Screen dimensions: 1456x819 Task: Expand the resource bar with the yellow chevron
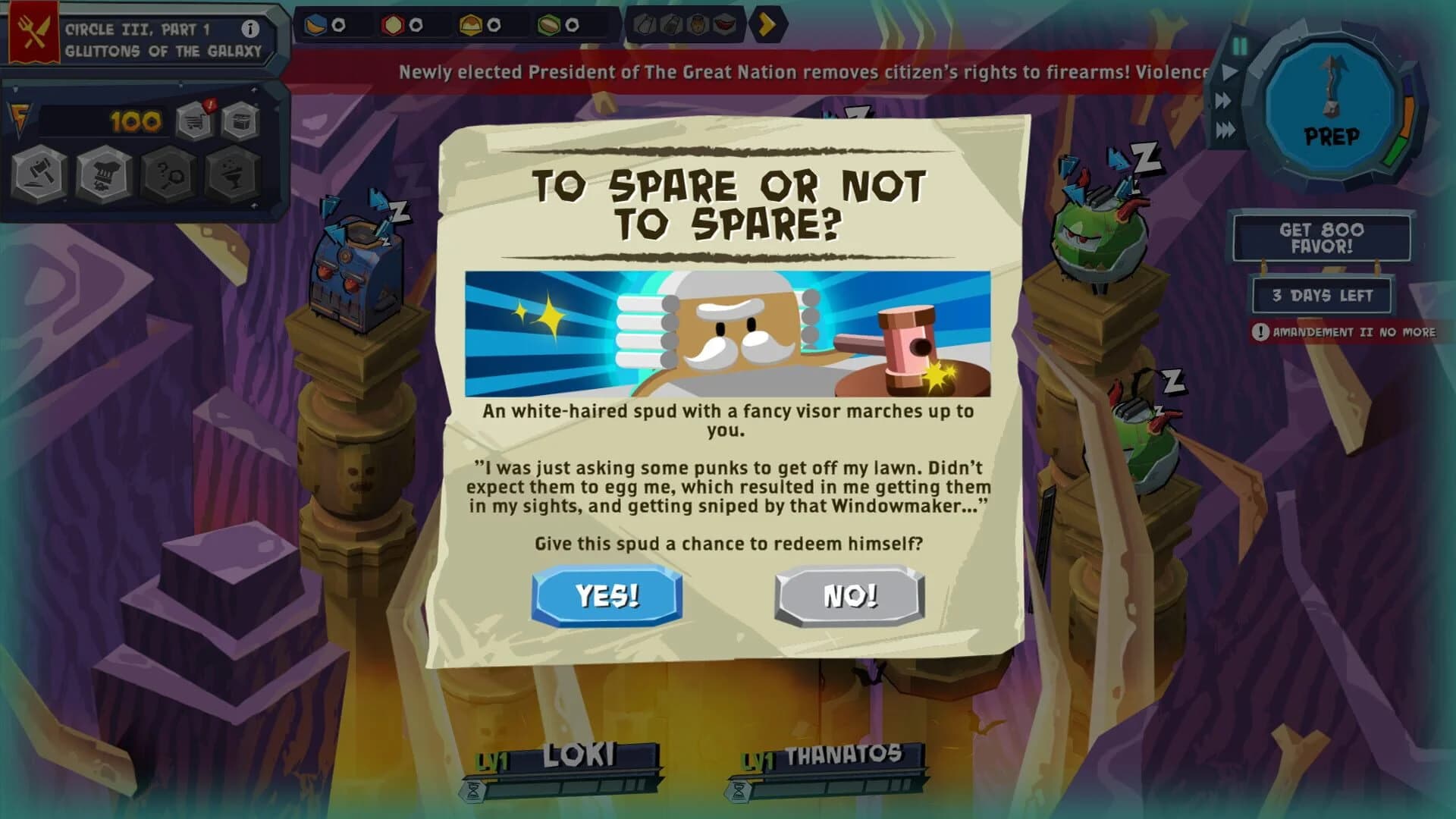(768, 24)
